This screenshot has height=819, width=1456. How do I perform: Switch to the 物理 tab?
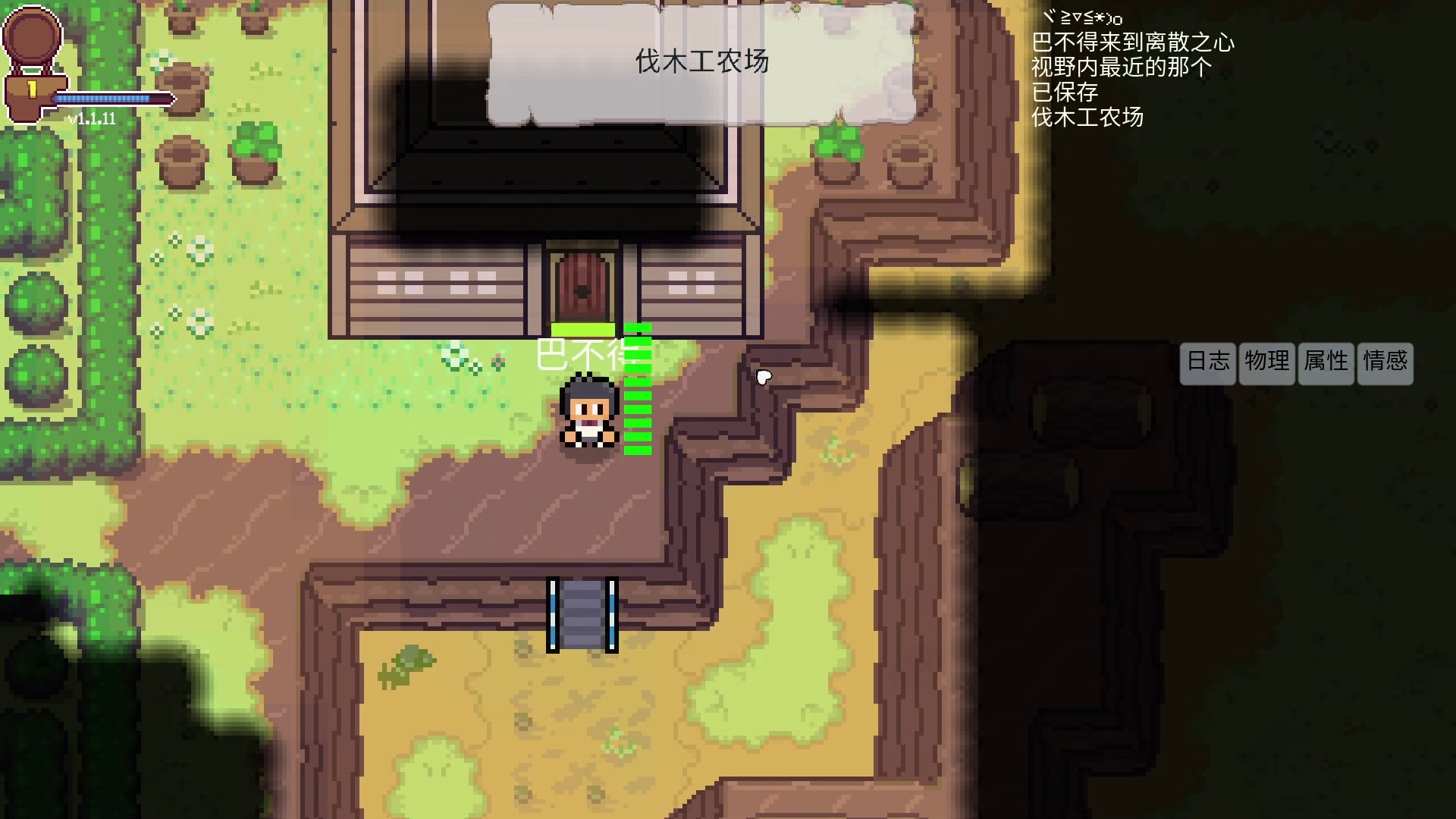1266,363
